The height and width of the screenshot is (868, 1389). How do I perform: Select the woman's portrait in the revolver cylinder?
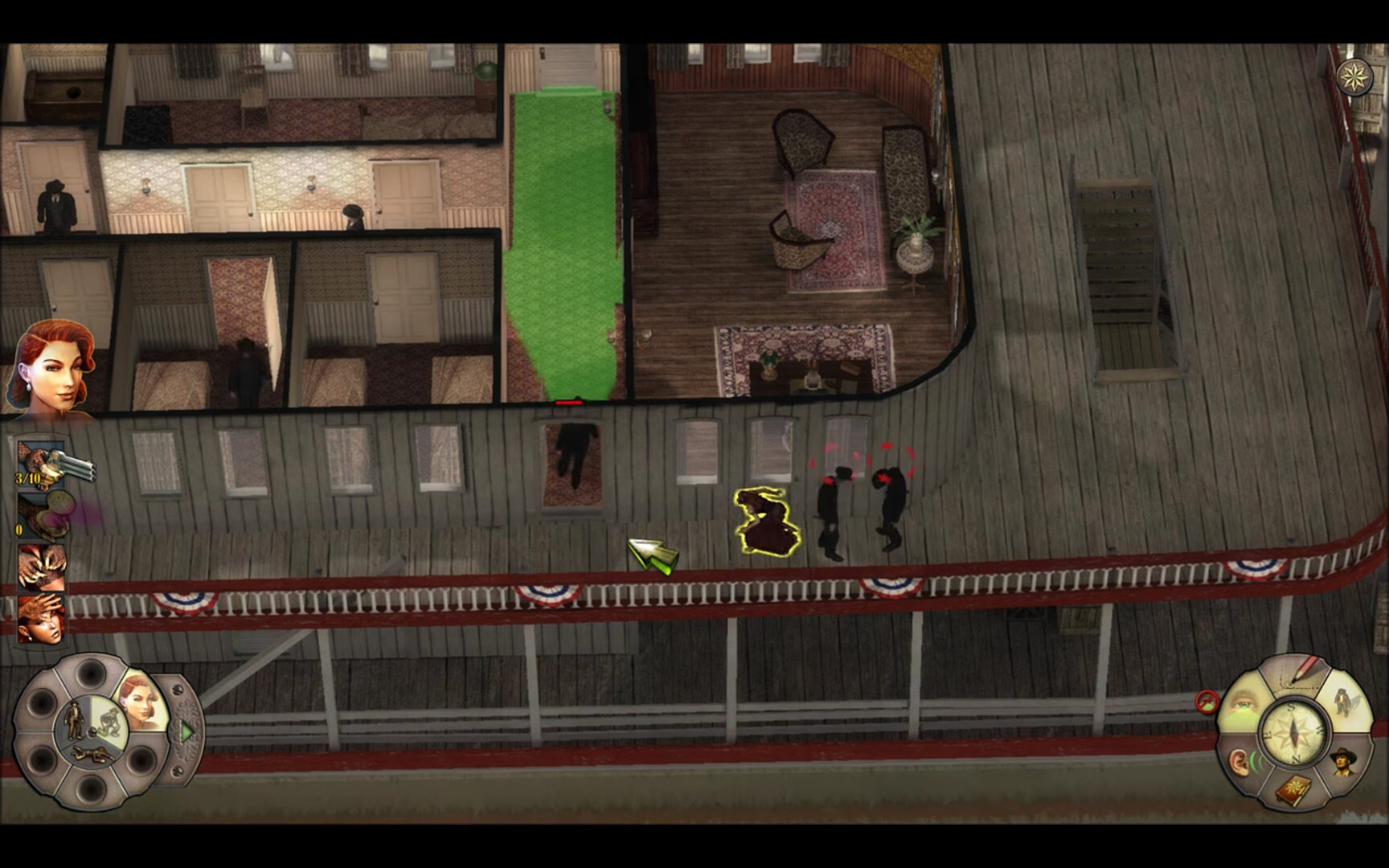[140, 705]
